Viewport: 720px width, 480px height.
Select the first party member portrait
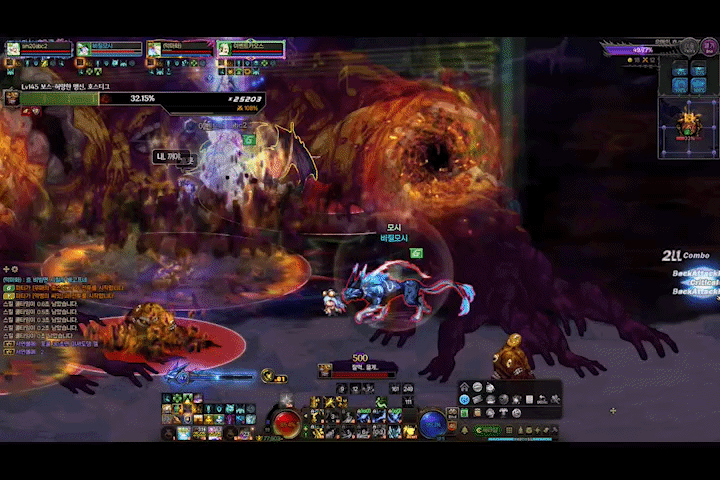(12, 48)
